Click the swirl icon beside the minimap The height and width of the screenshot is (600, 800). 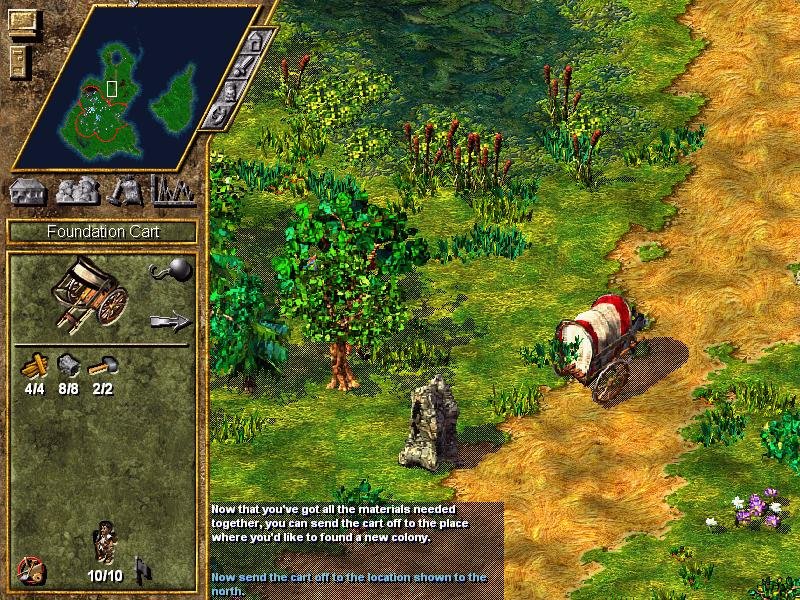[218, 116]
